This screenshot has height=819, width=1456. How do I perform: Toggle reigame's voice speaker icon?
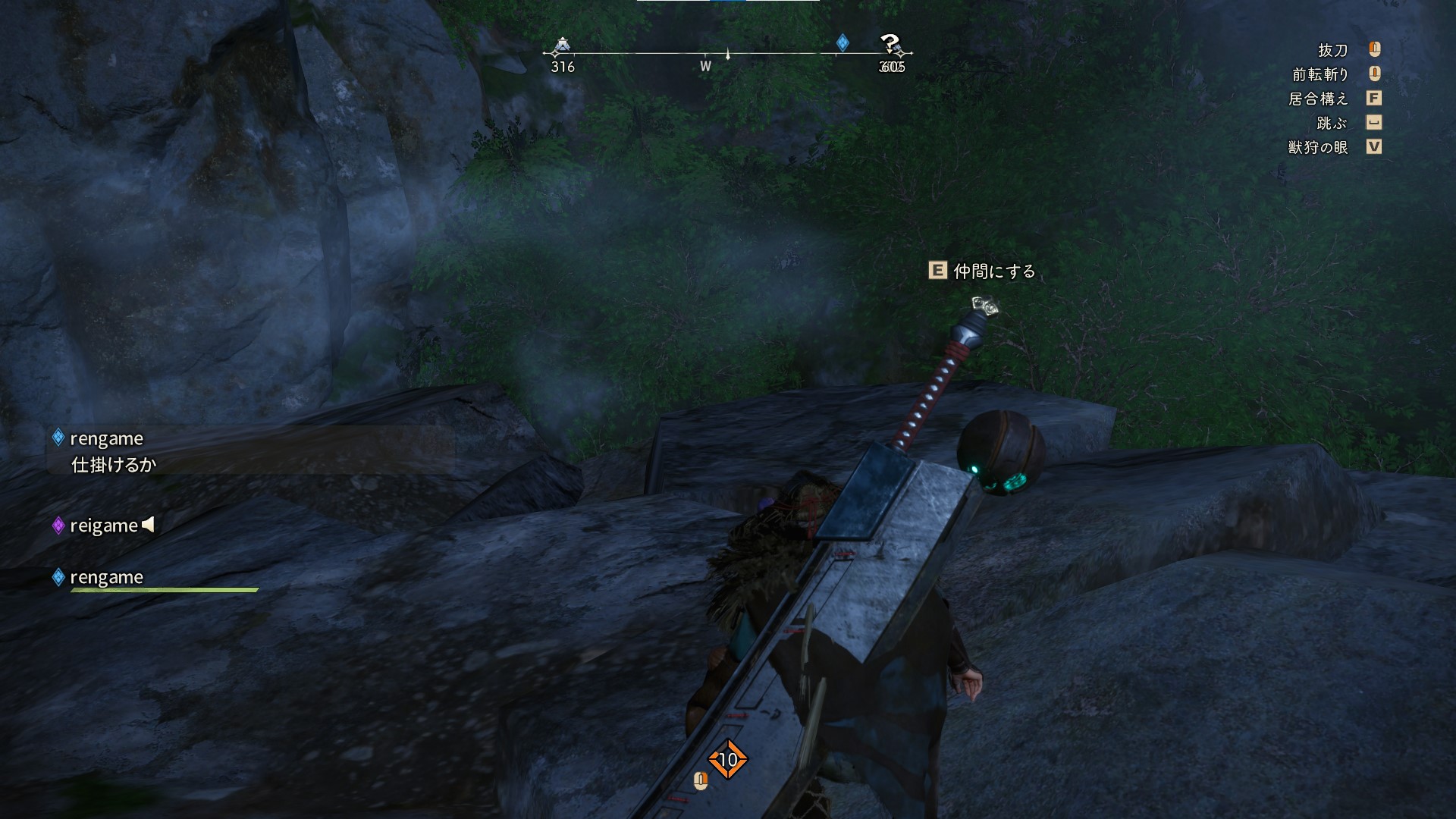149,524
